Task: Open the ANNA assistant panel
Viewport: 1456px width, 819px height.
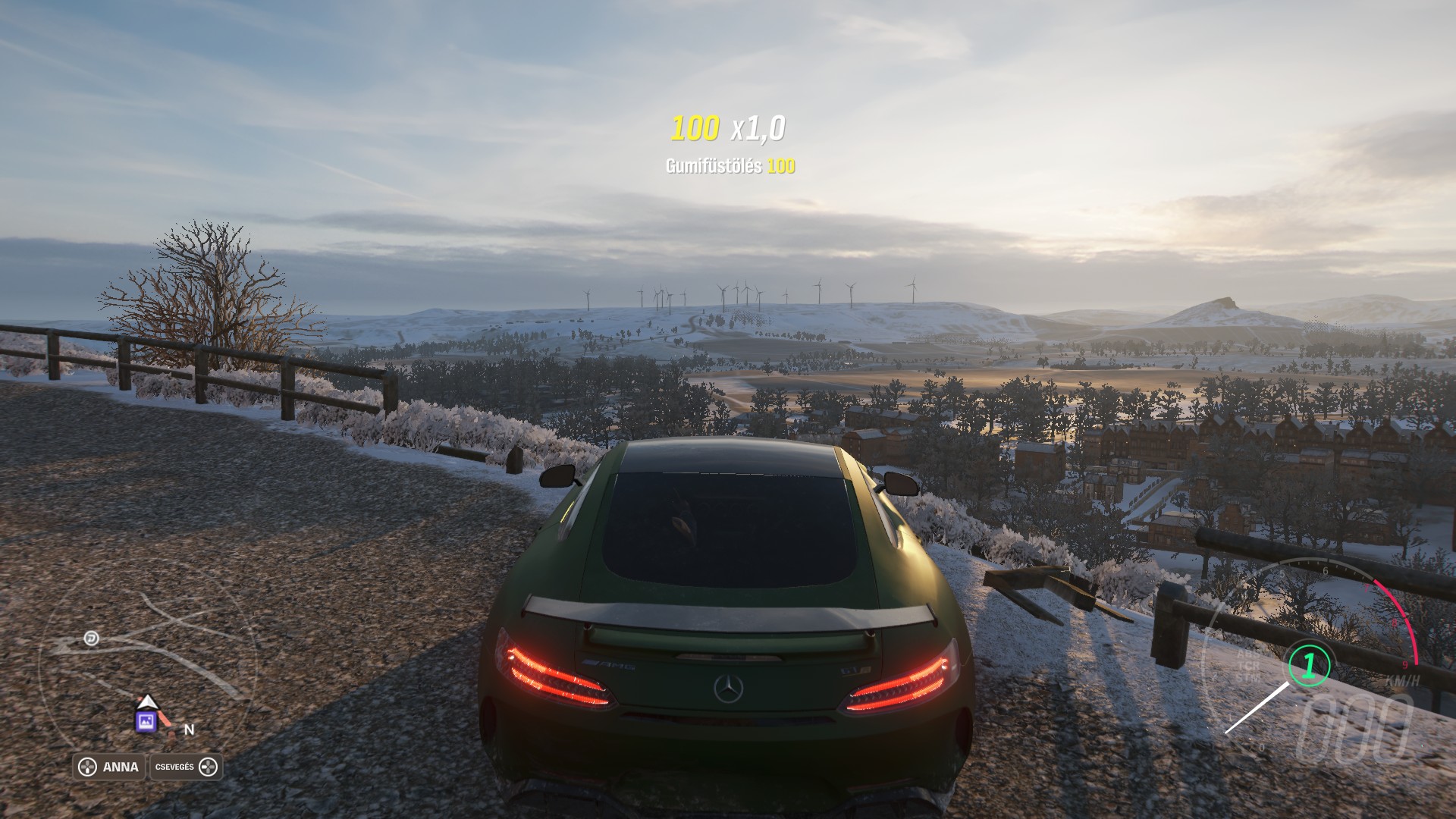Action: (x=110, y=767)
